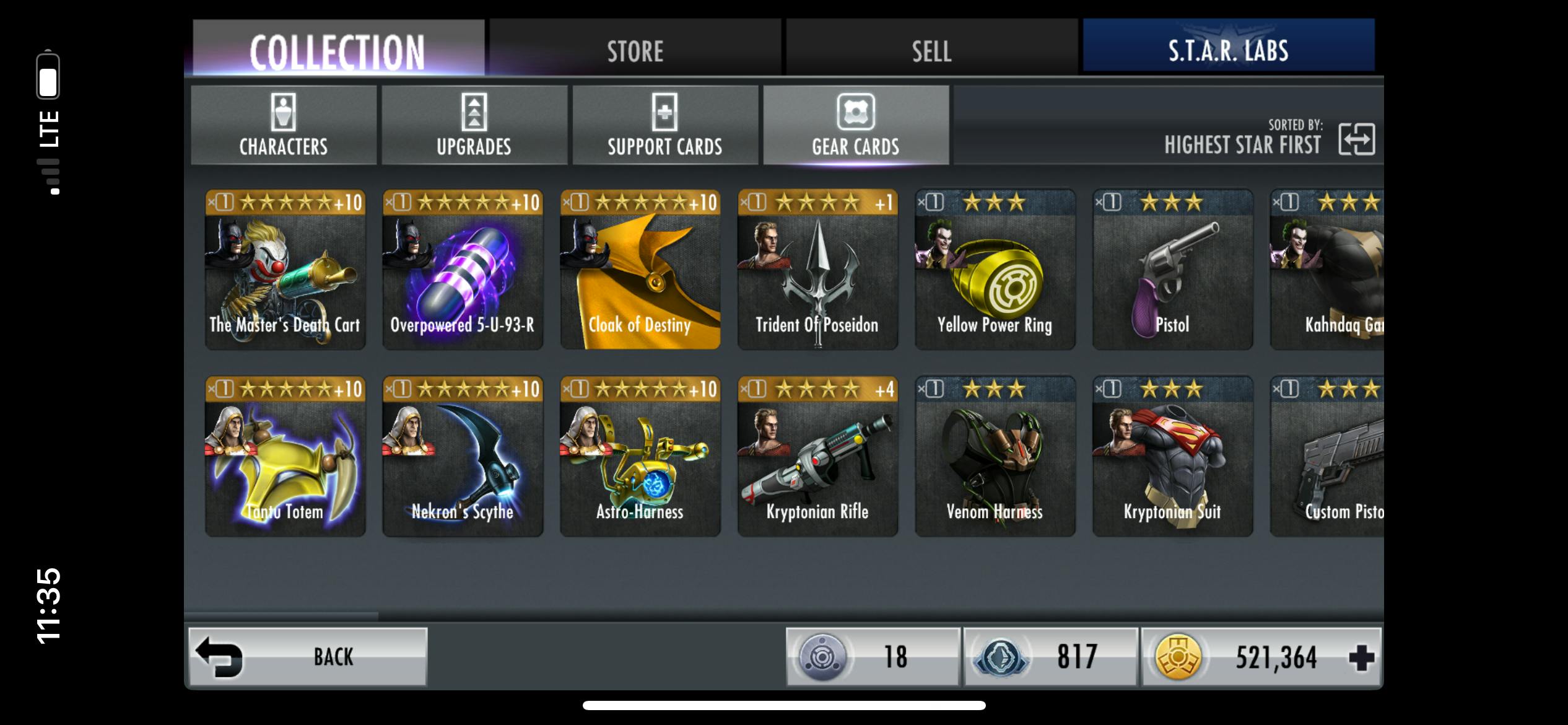Open the Yellow Power Ring card

click(995, 270)
